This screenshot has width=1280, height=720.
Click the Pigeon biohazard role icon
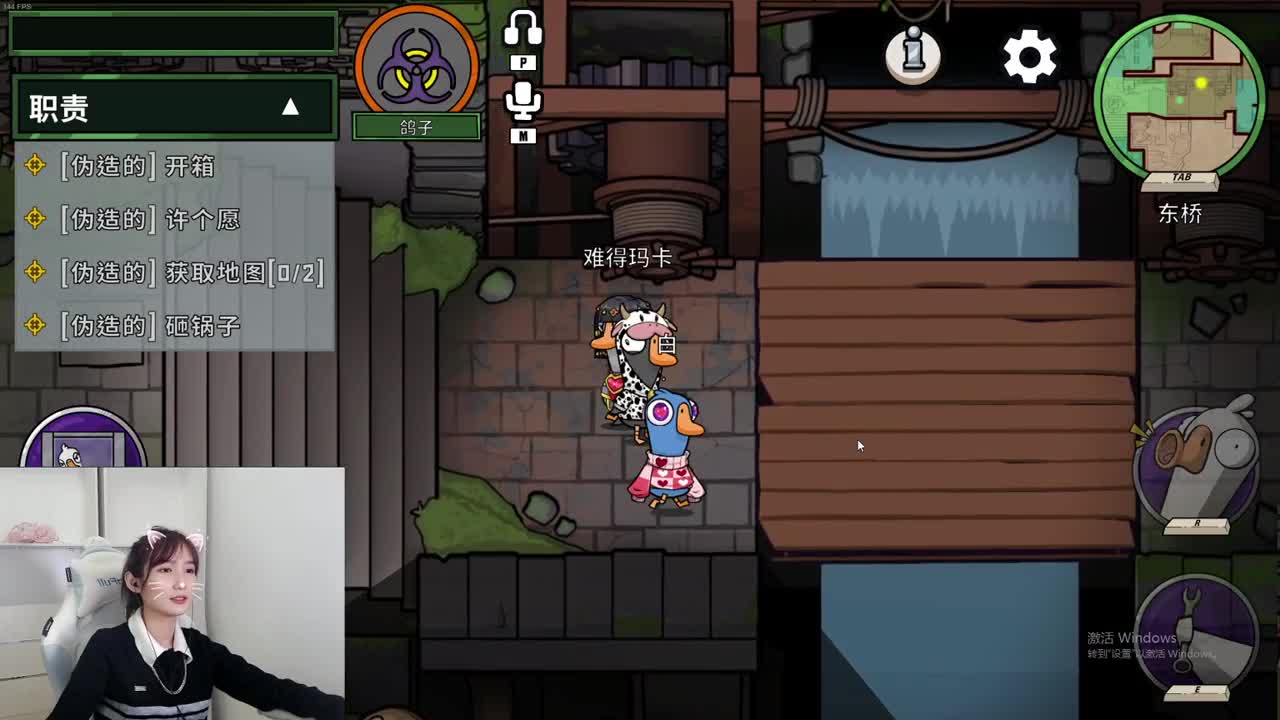click(x=416, y=65)
